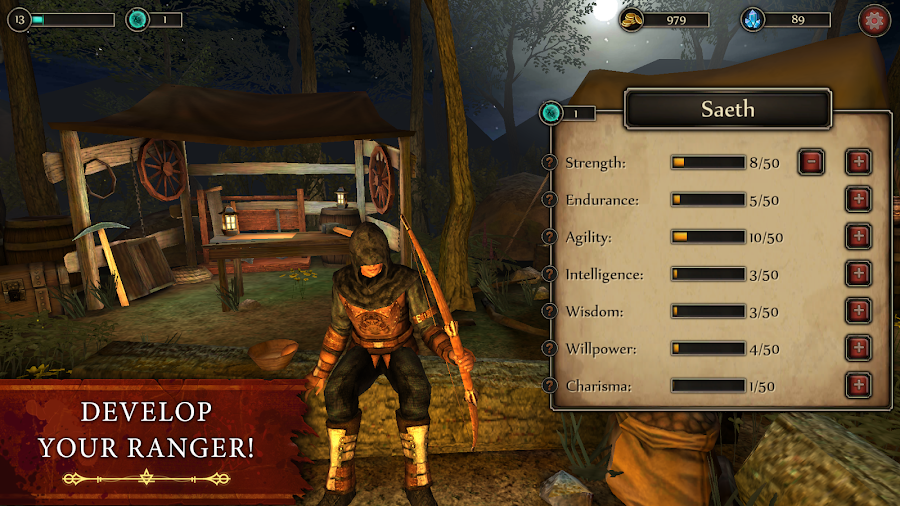The image size is (900, 506).
Task: Increase Strength with the plus button
Action: pyautogui.click(x=858, y=162)
